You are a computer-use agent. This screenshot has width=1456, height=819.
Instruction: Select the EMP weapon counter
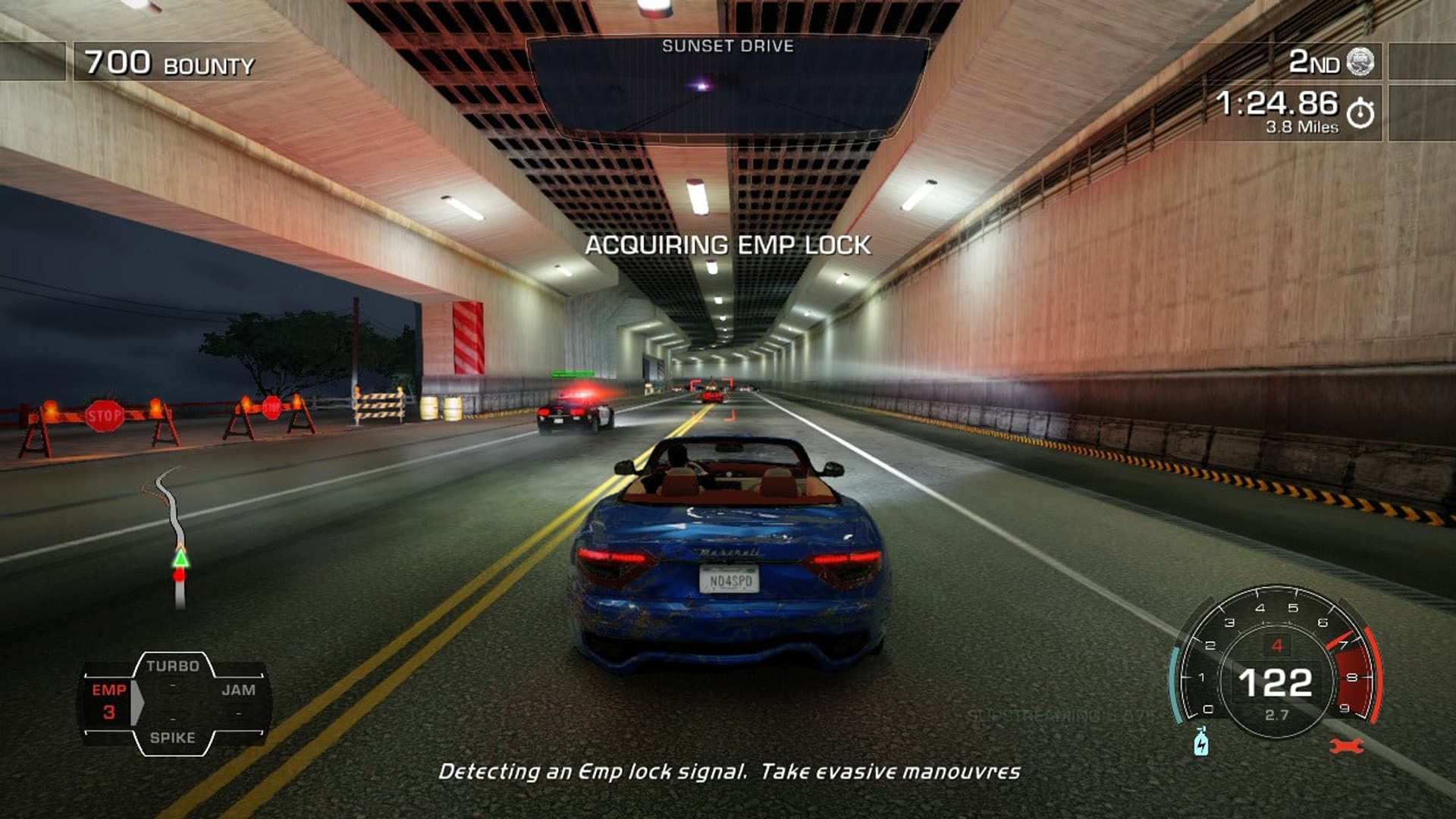(x=108, y=701)
